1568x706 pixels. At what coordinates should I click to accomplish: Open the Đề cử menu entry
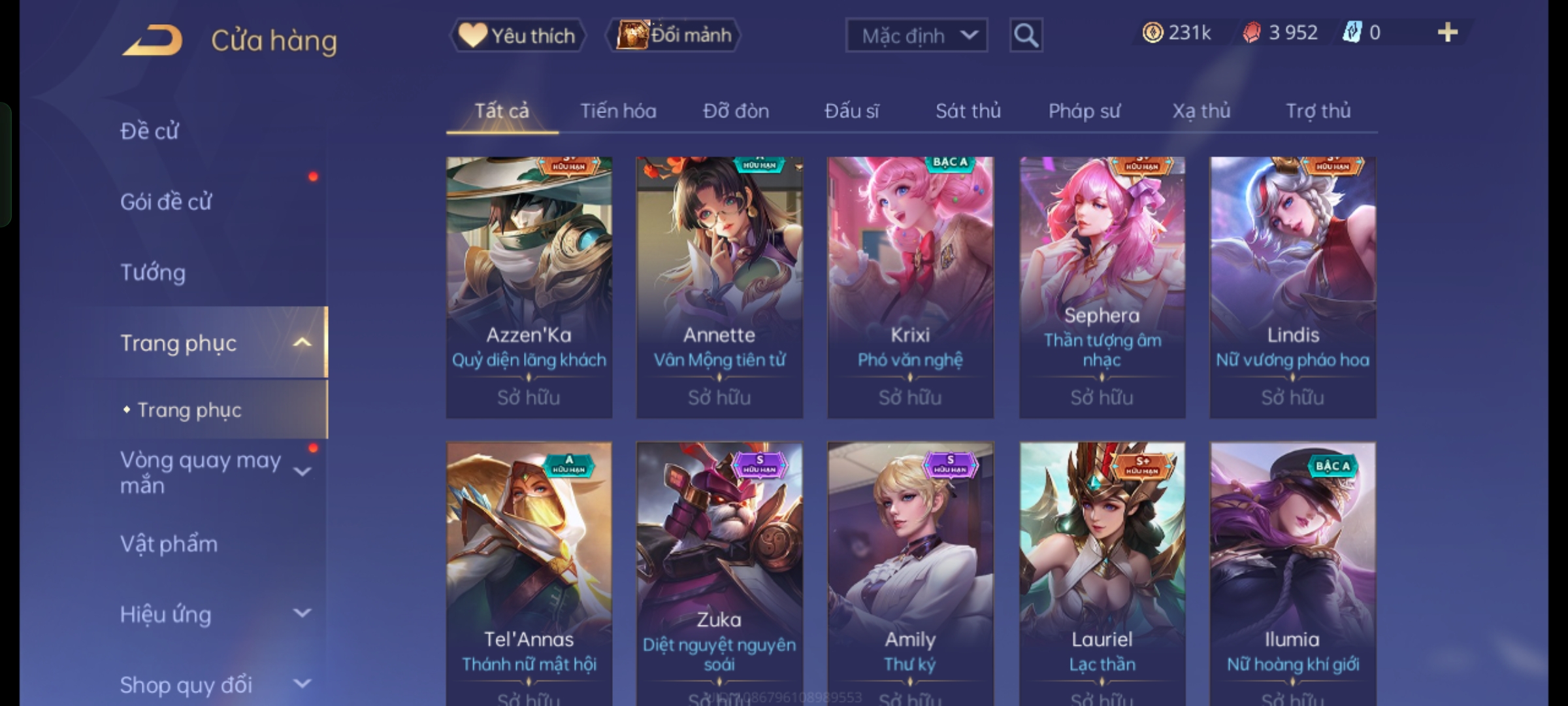150,131
